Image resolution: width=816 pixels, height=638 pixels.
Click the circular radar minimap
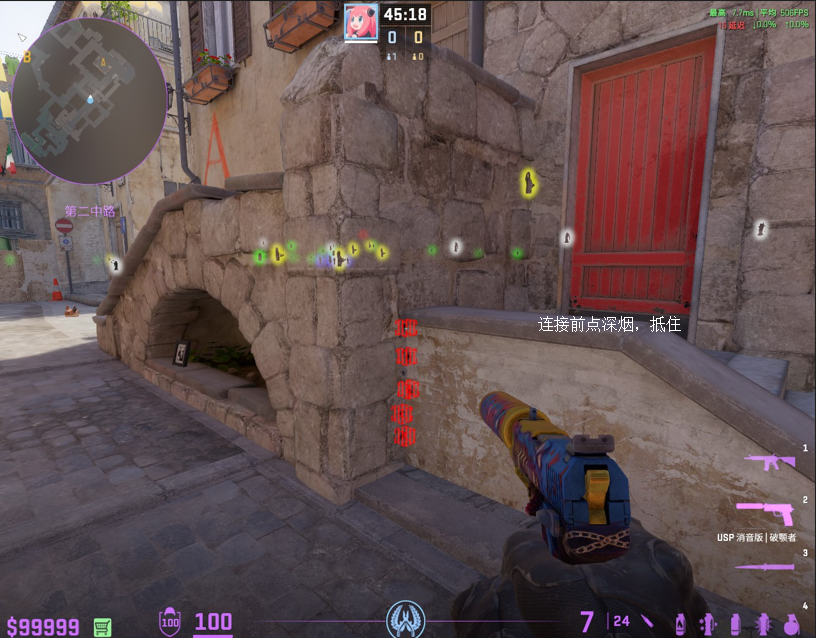[x=88, y=99]
